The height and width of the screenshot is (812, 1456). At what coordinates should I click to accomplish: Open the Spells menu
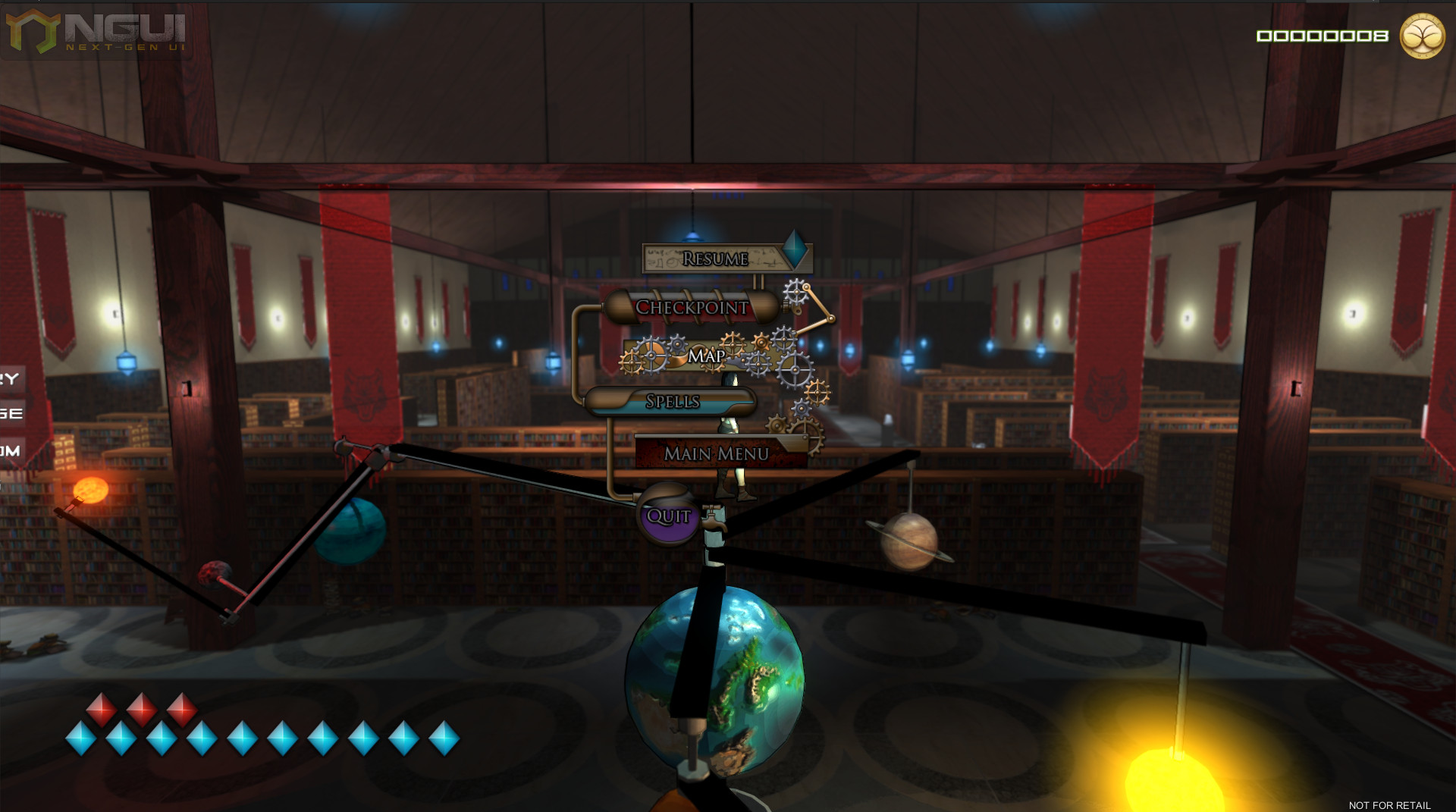coord(672,401)
